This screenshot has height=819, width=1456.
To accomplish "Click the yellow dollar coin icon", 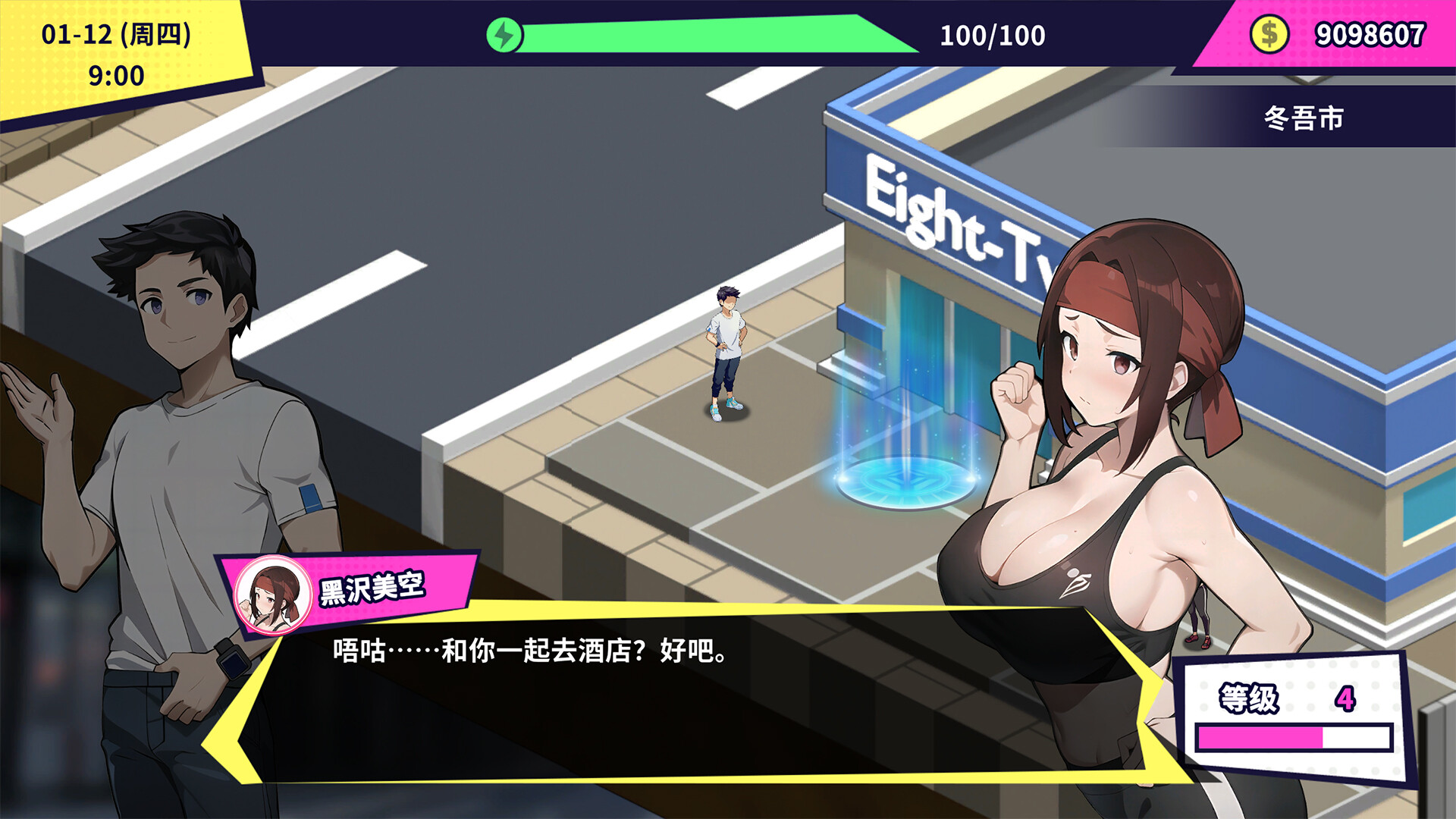I will coord(1269,33).
